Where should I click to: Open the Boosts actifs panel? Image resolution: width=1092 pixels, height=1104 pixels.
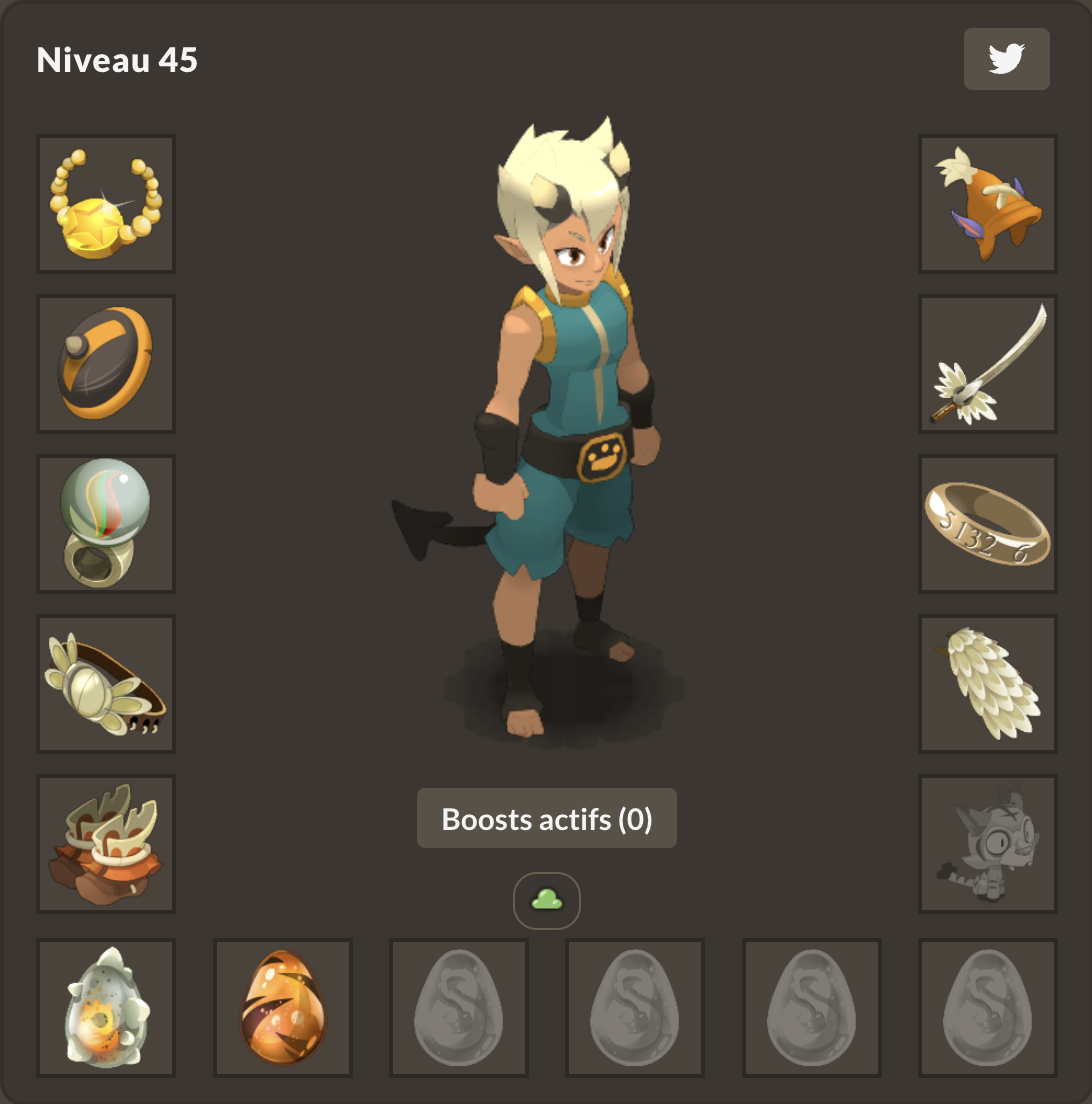click(547, 819)
